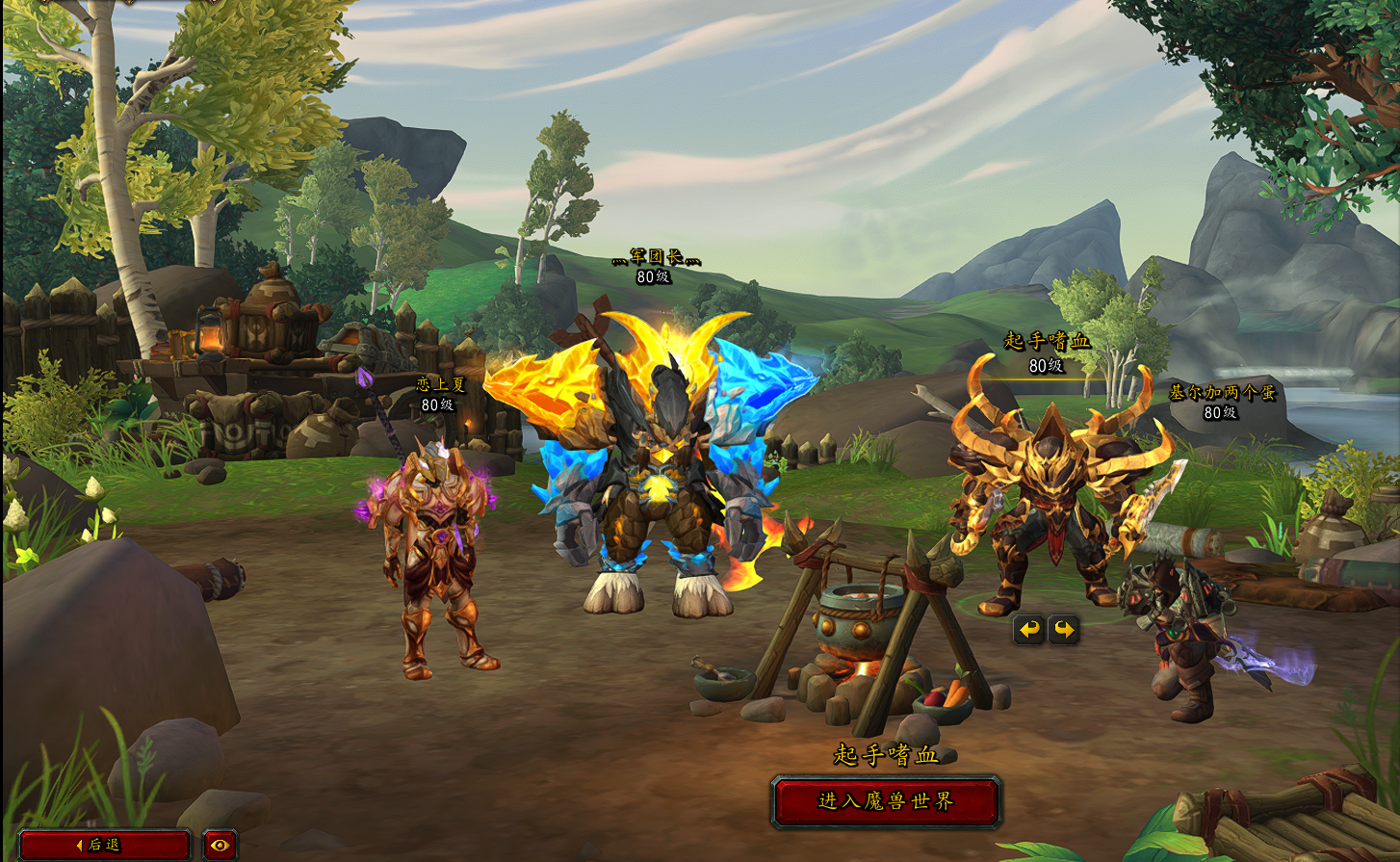Toggle the eye visibility button

click(x=220, y=845)
